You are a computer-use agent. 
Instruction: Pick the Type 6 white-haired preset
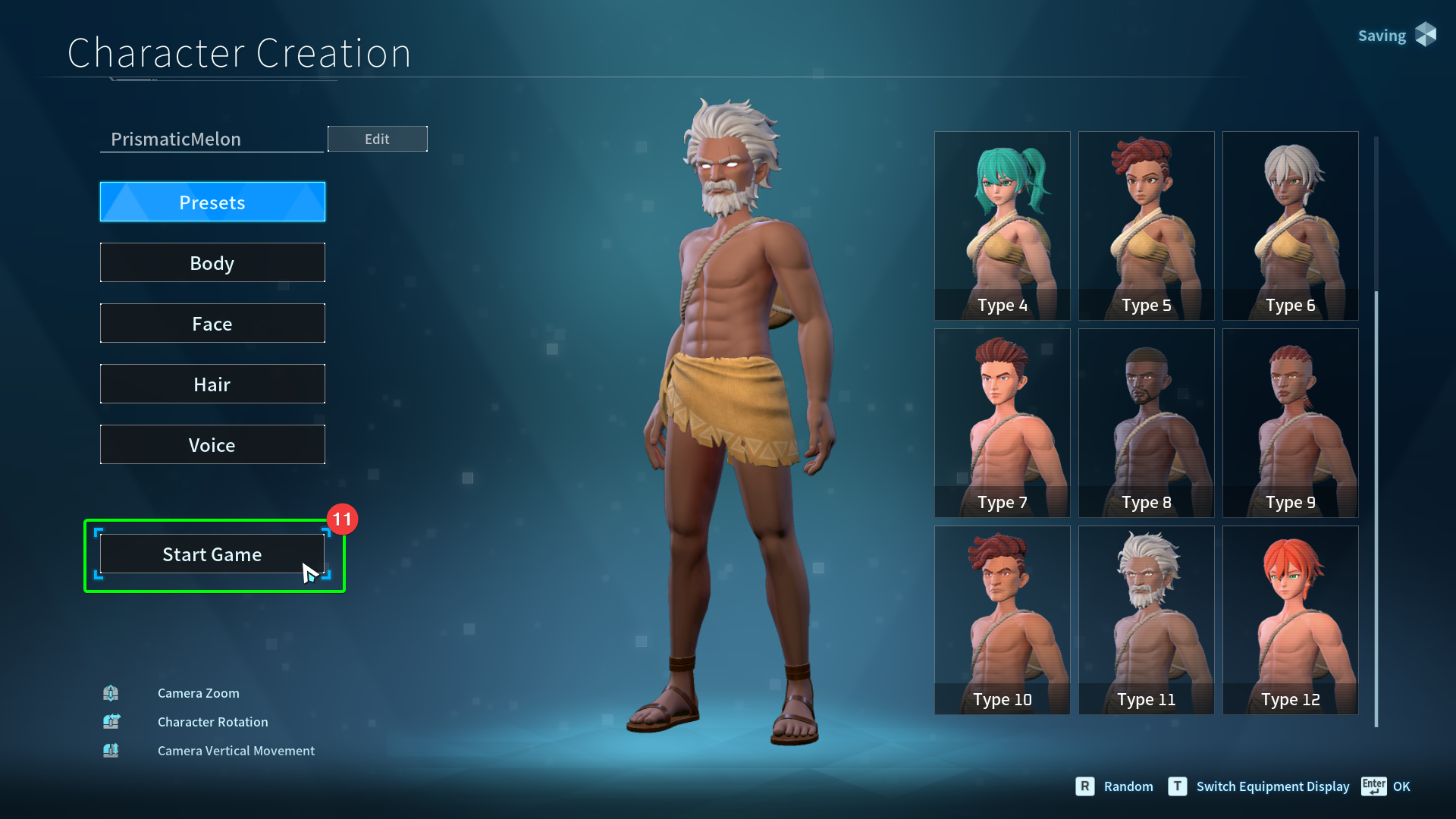(1290, 225)
